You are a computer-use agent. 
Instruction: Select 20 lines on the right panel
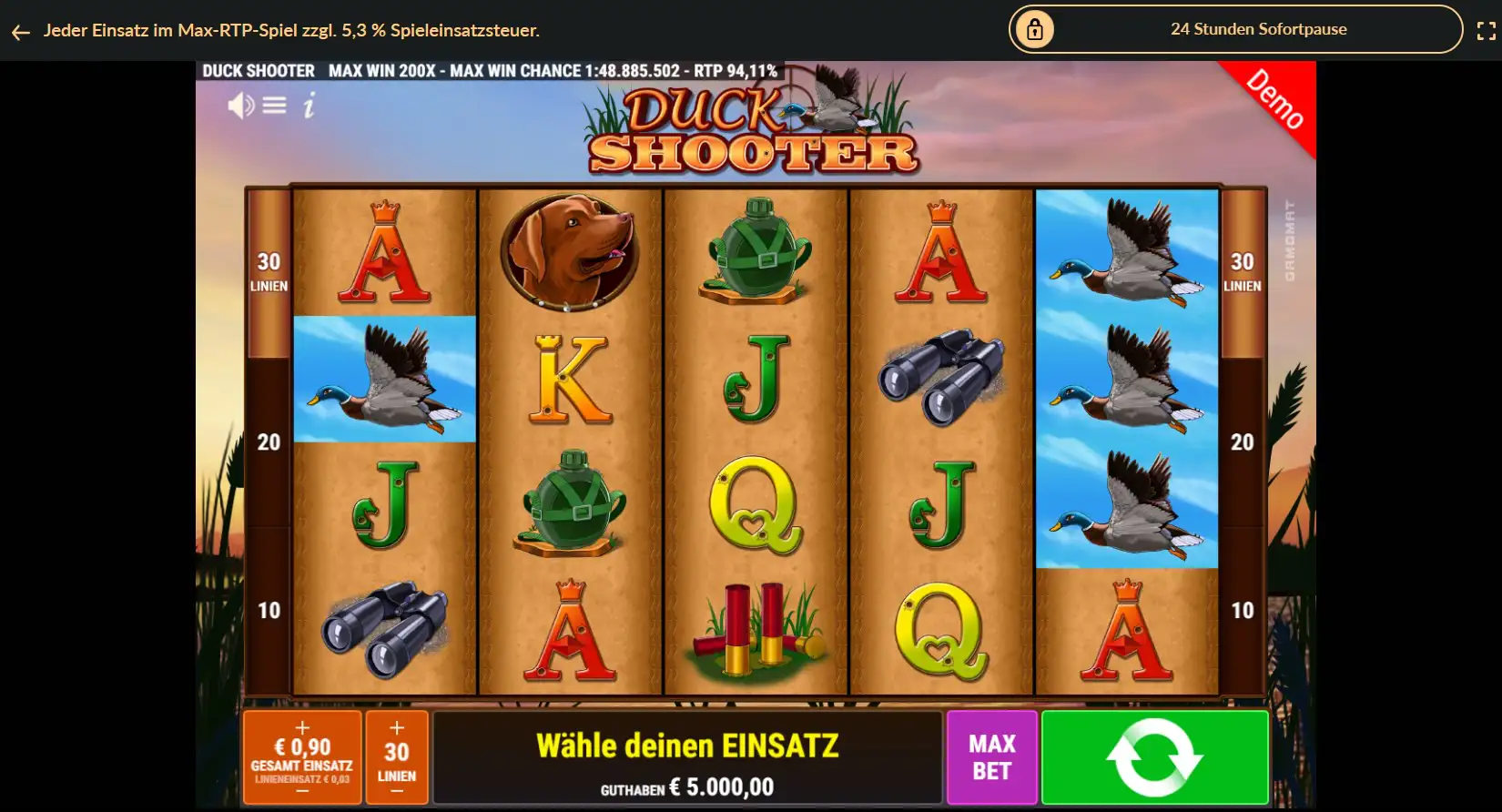click(x=1240, y=442)
